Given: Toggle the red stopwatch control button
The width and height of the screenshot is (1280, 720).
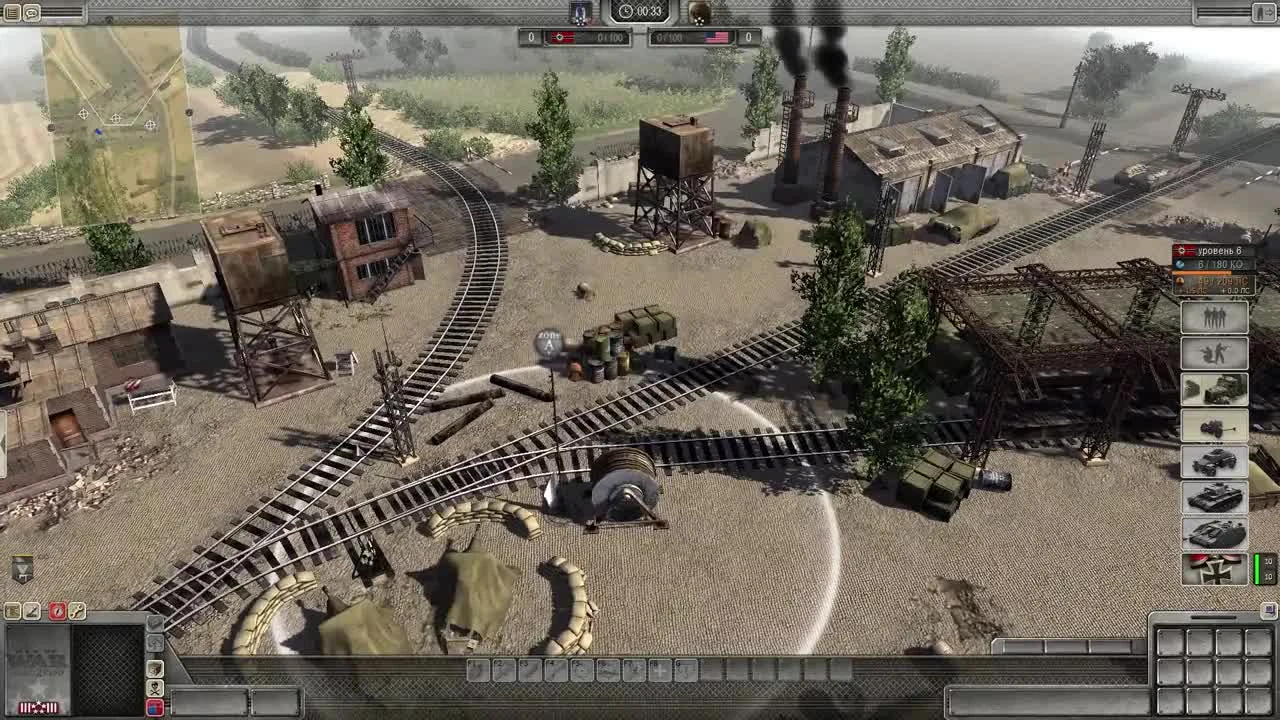Looking at the screenshot, I should 58,612.
